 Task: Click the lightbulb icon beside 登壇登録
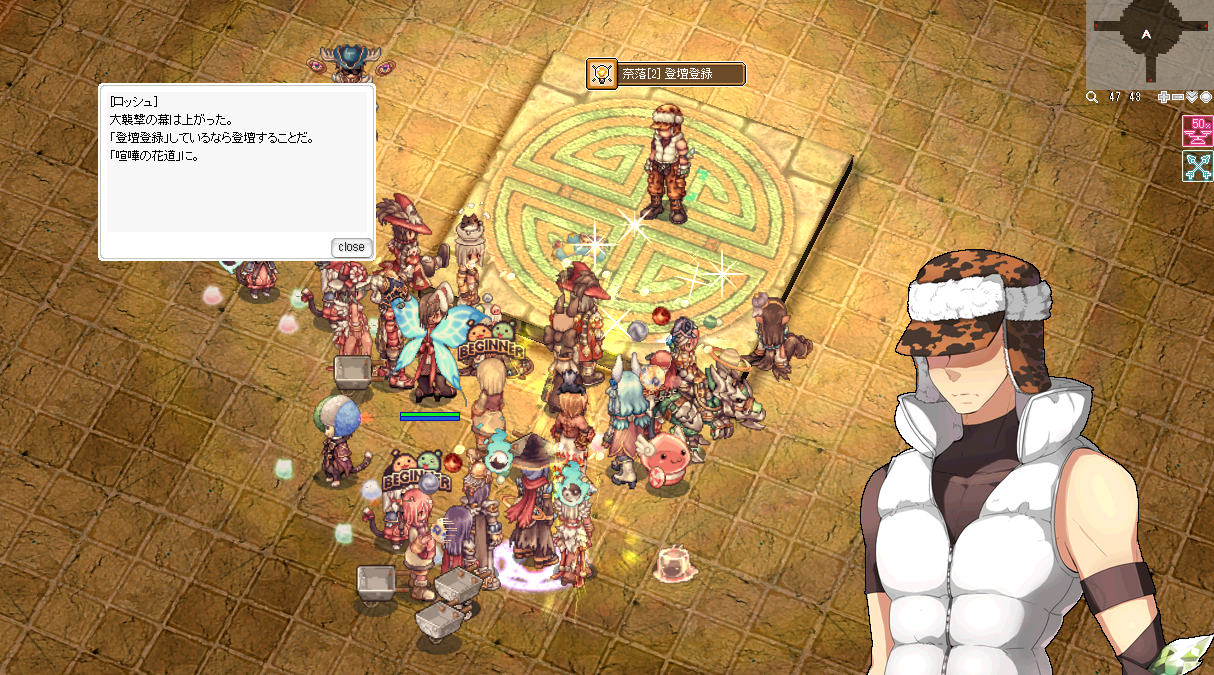(x=602, y=74)
